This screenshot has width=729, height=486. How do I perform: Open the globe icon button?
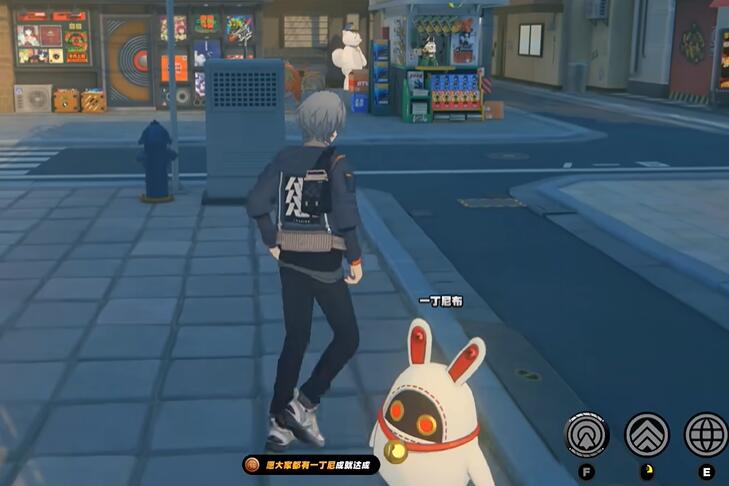point(706,434)
